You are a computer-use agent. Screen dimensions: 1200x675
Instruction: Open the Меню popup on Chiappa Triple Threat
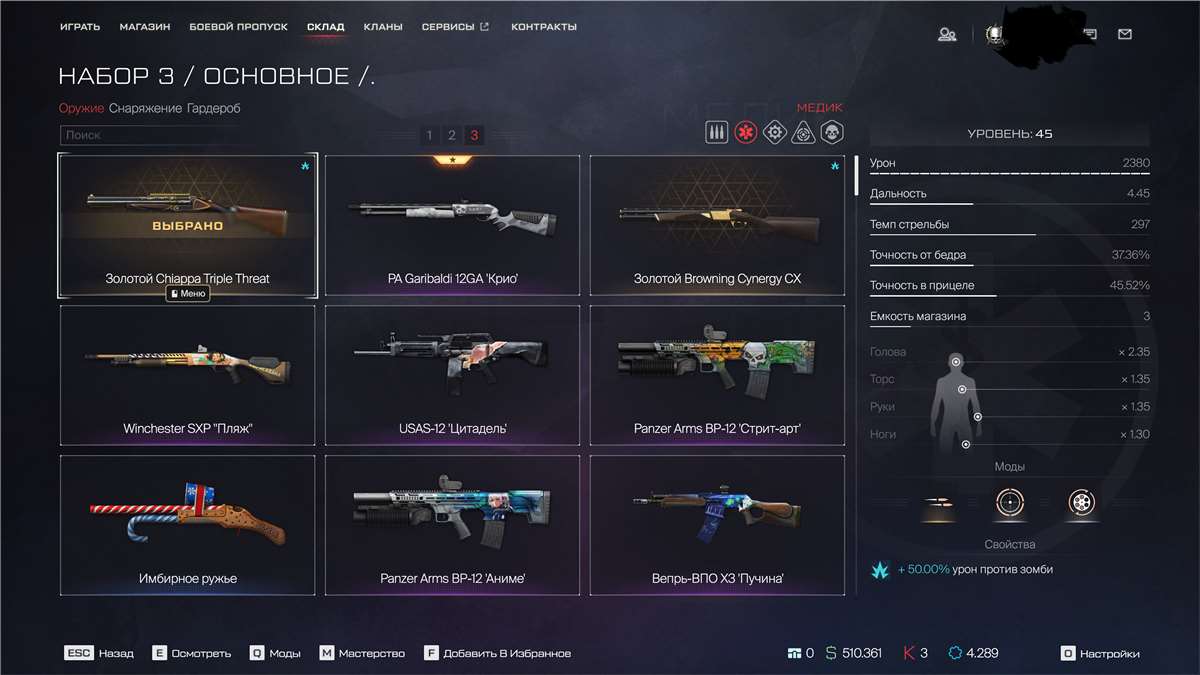pyautogui.click(x=188, y=294)
